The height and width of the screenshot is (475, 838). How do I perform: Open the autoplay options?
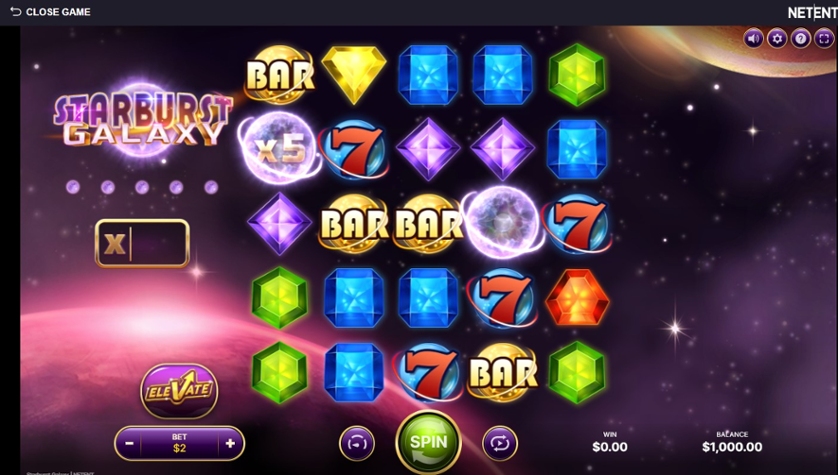tap(500, 442)
